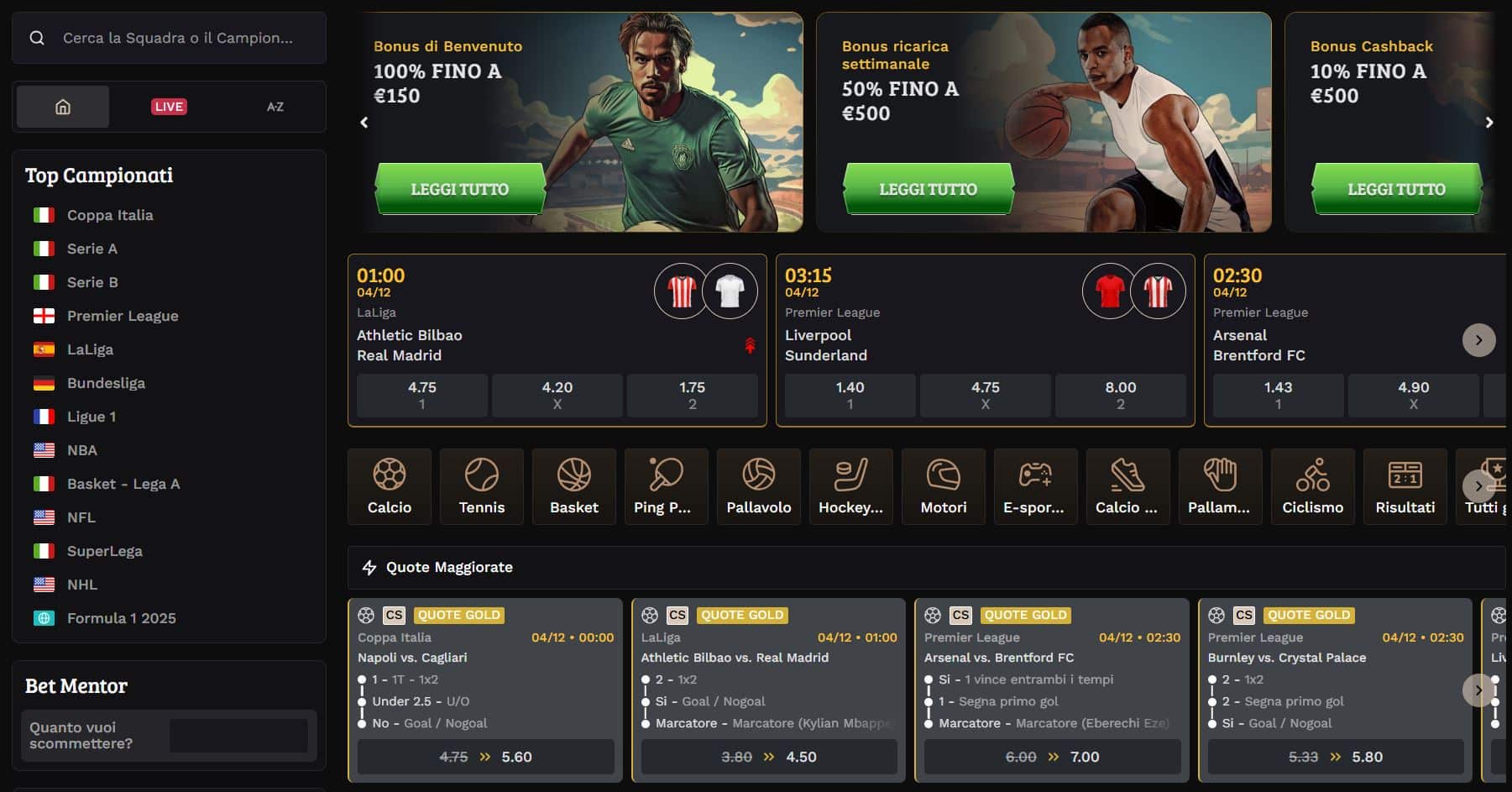Select the Hockey sport icon

pyautogui.click(x=850, y=485)
